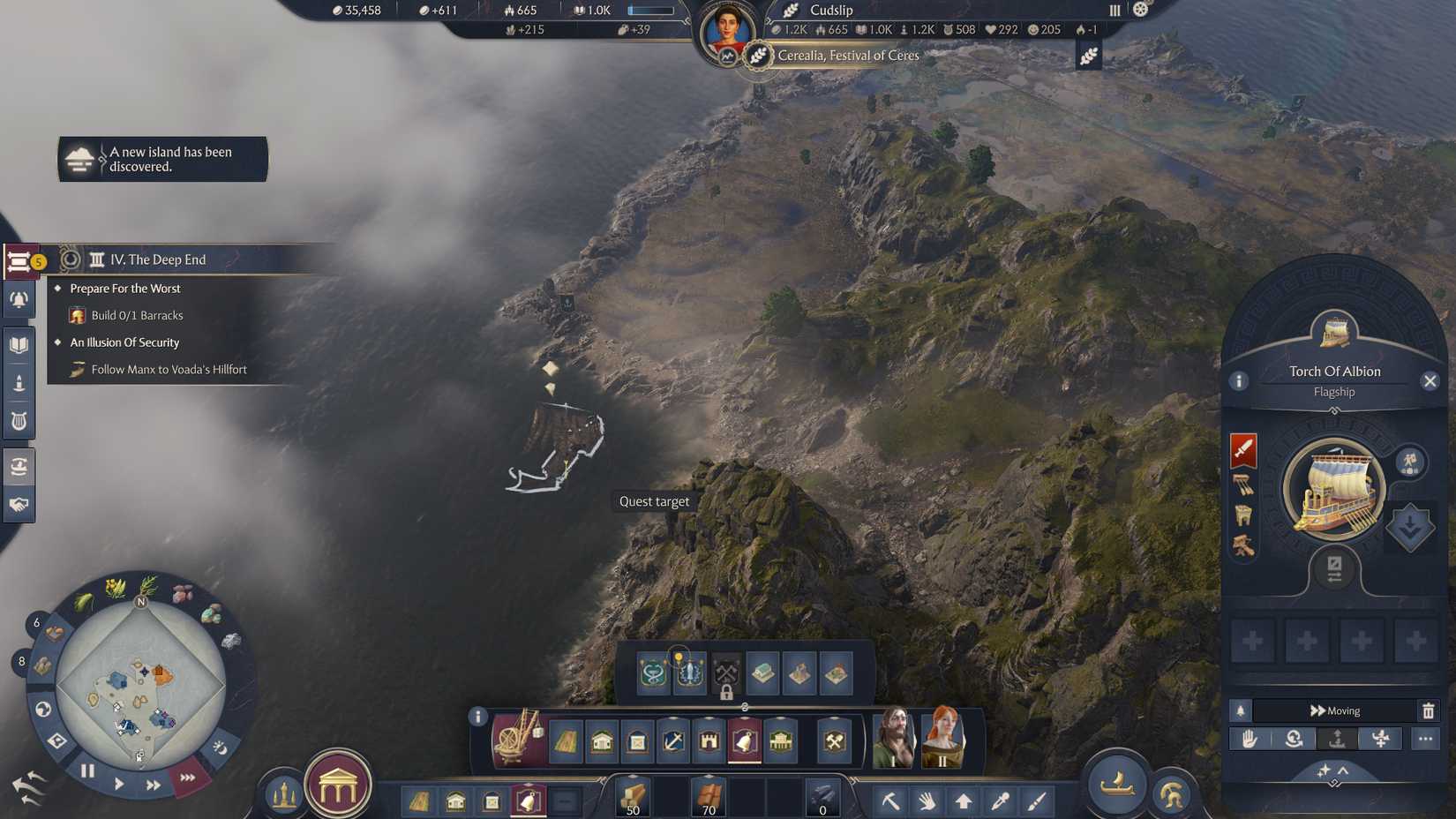This screenshot has width=1456, height=819.
Task: Enable the hand passive stance for the ship
Action: coord(1250,740)
